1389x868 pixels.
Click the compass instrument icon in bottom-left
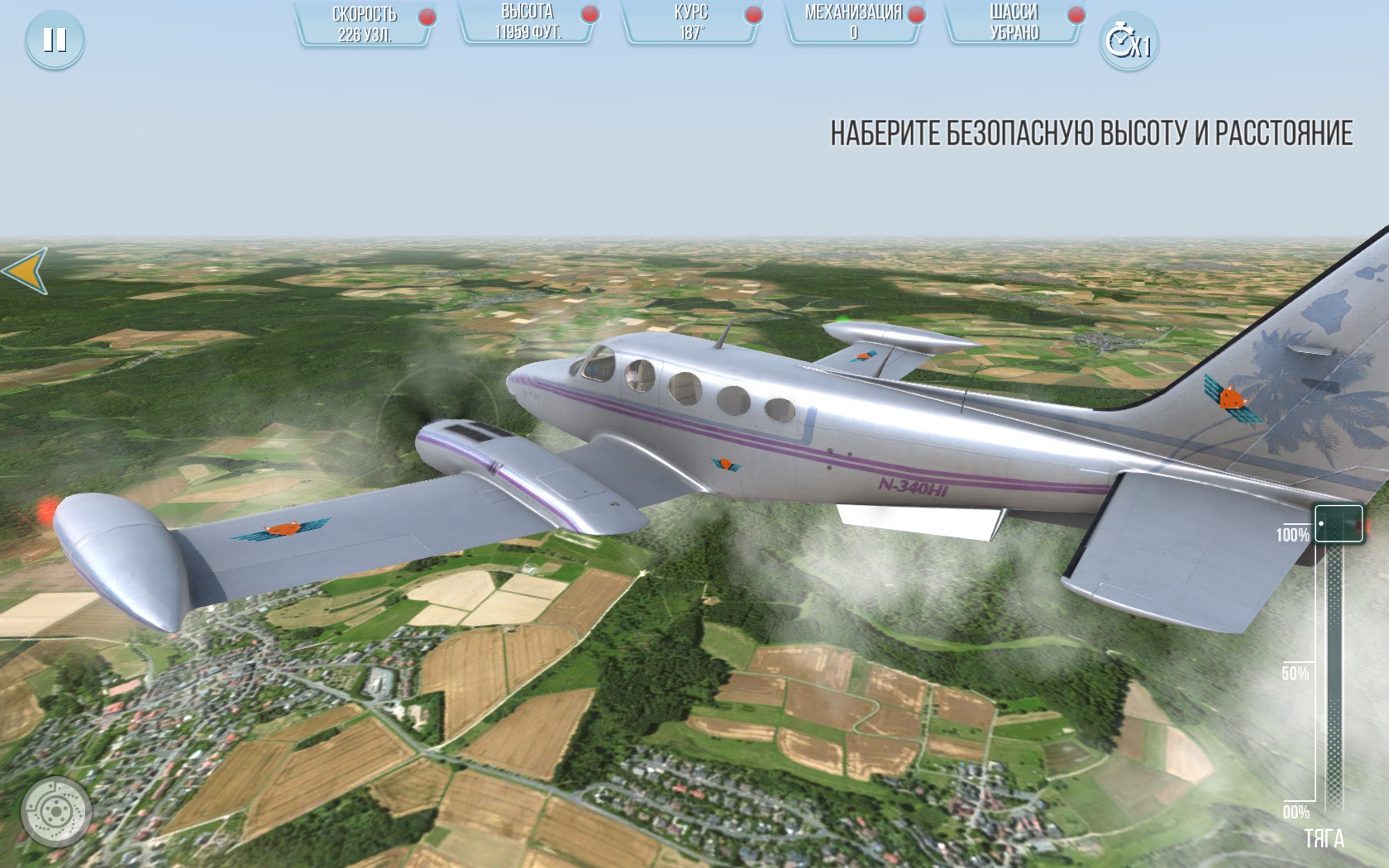[56, 811]
